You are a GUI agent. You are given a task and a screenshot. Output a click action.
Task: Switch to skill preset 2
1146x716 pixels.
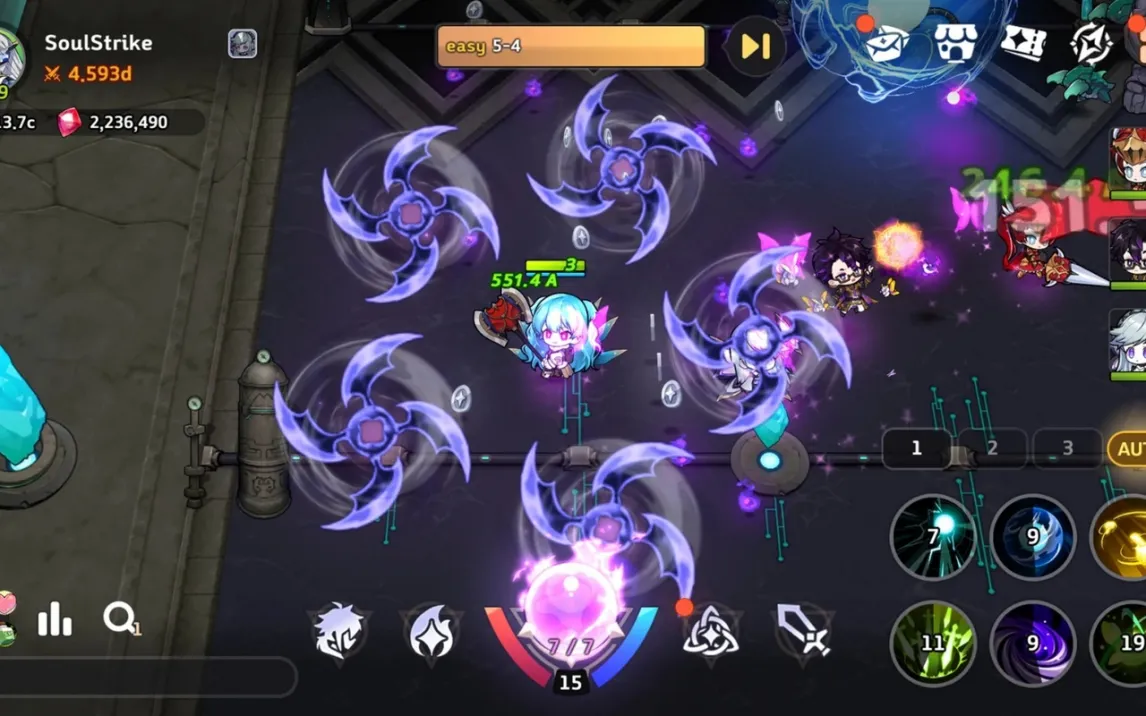point(992,449)
